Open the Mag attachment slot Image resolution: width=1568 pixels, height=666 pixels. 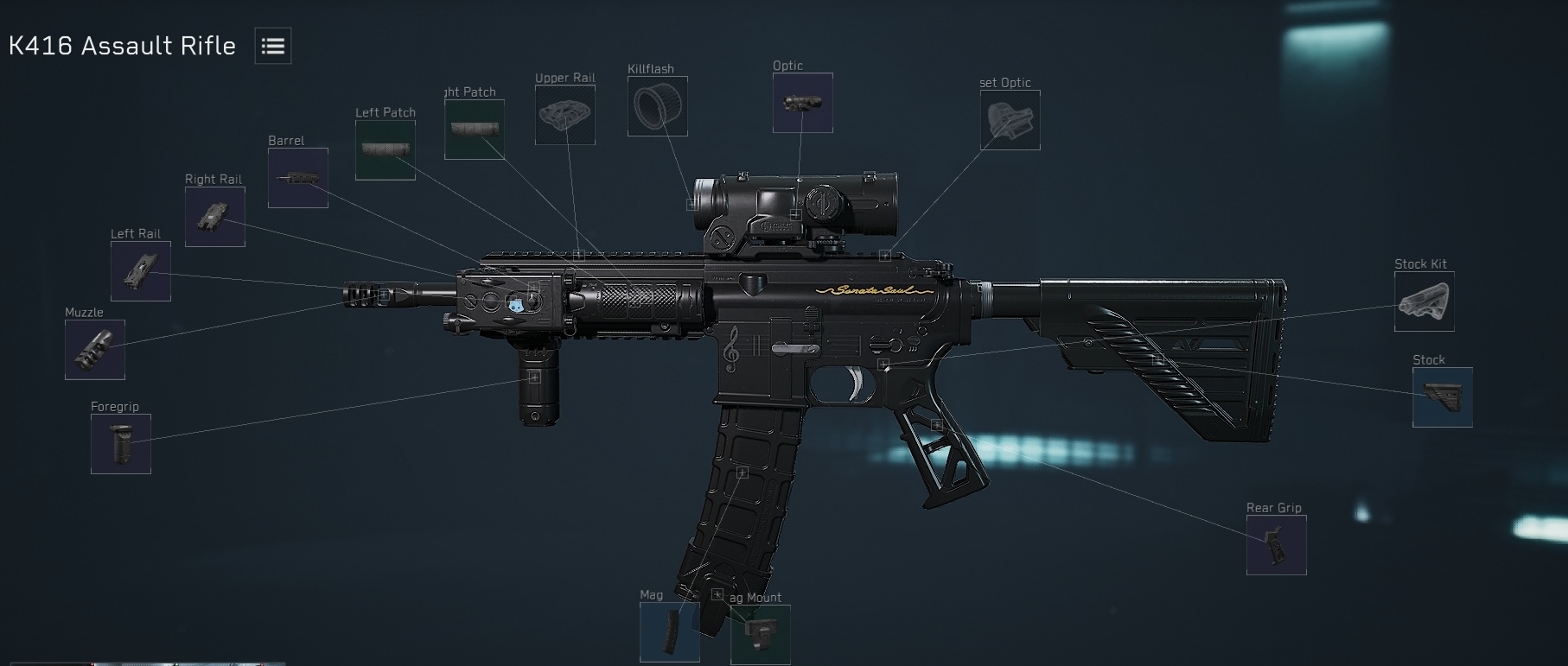point(670,633)
